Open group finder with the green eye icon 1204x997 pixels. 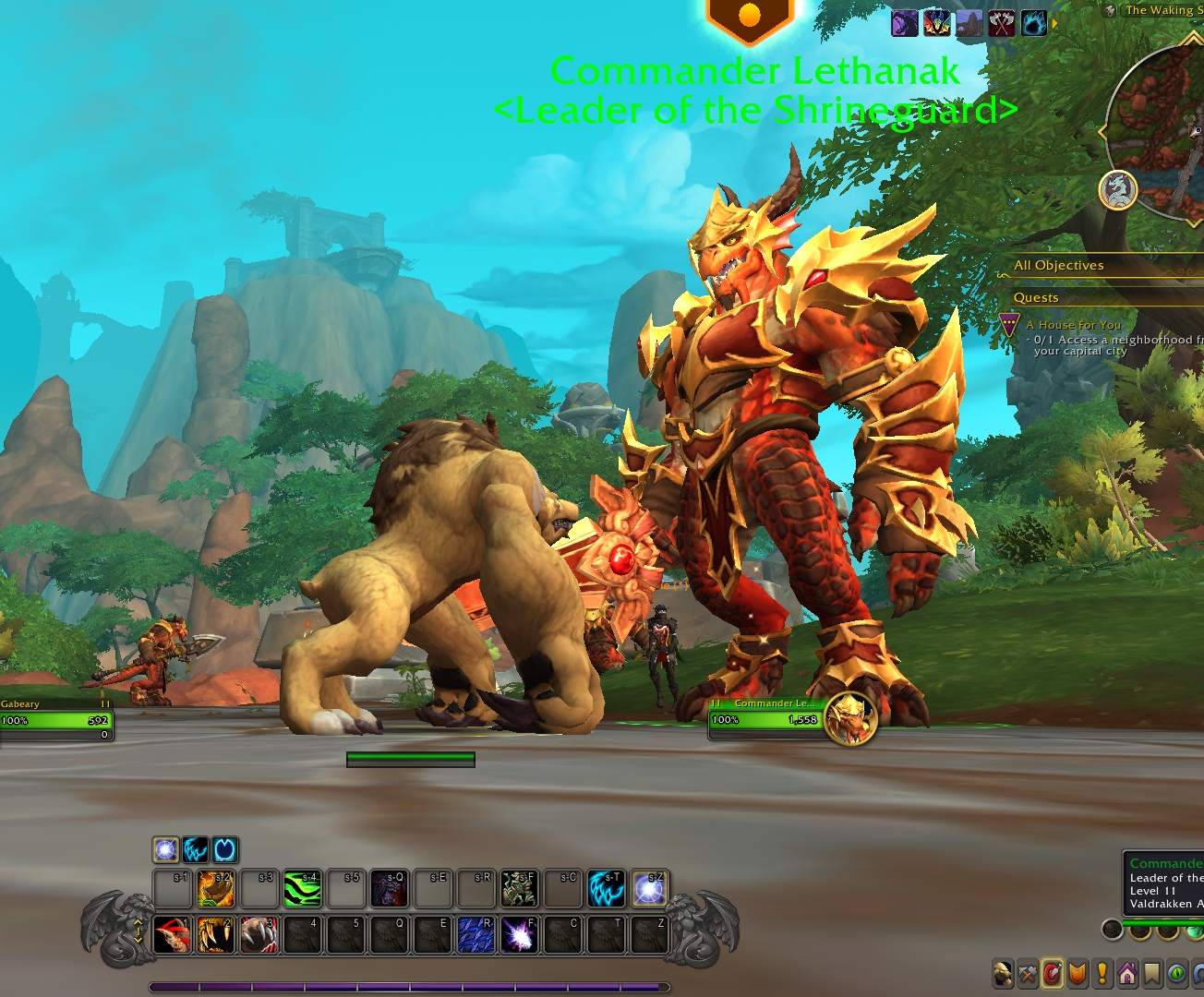[1177, 973]
